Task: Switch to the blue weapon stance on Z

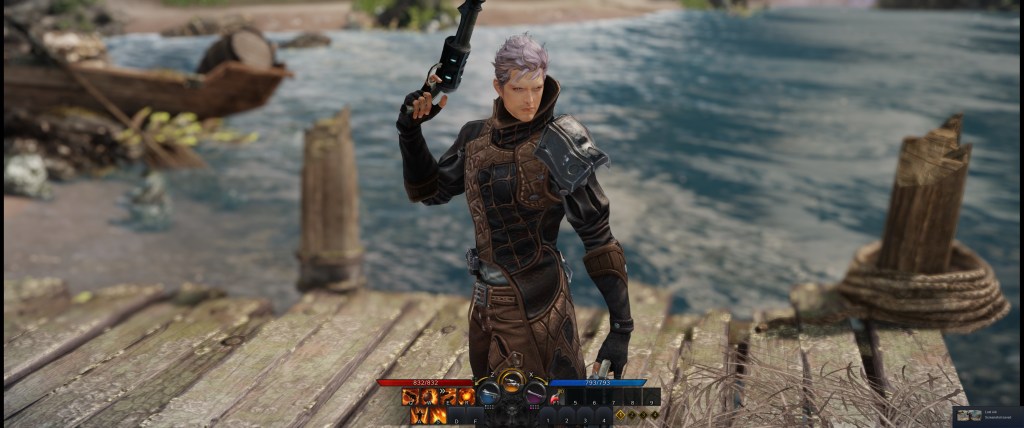Action: point(488,394)
